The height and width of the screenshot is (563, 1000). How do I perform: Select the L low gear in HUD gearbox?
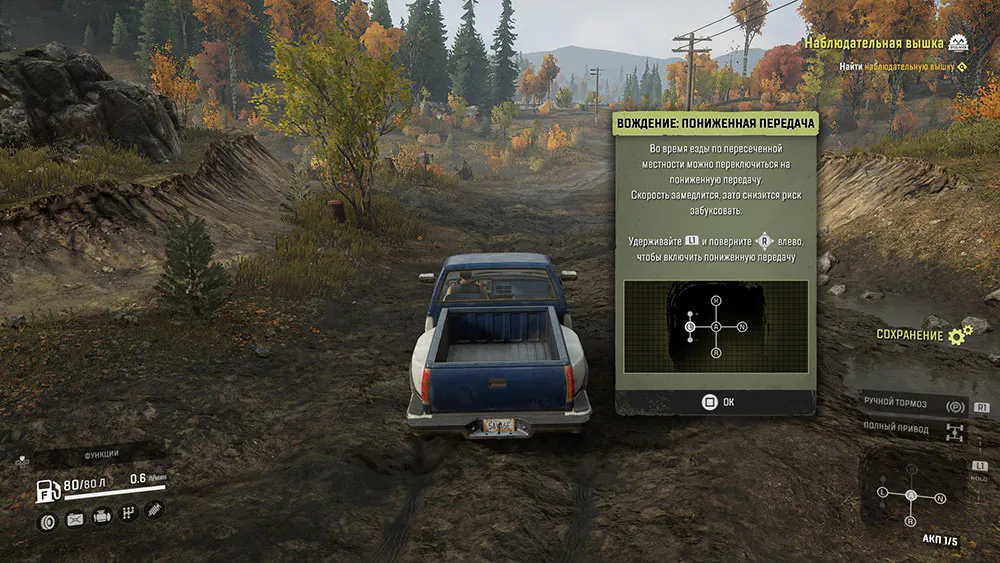882,494
